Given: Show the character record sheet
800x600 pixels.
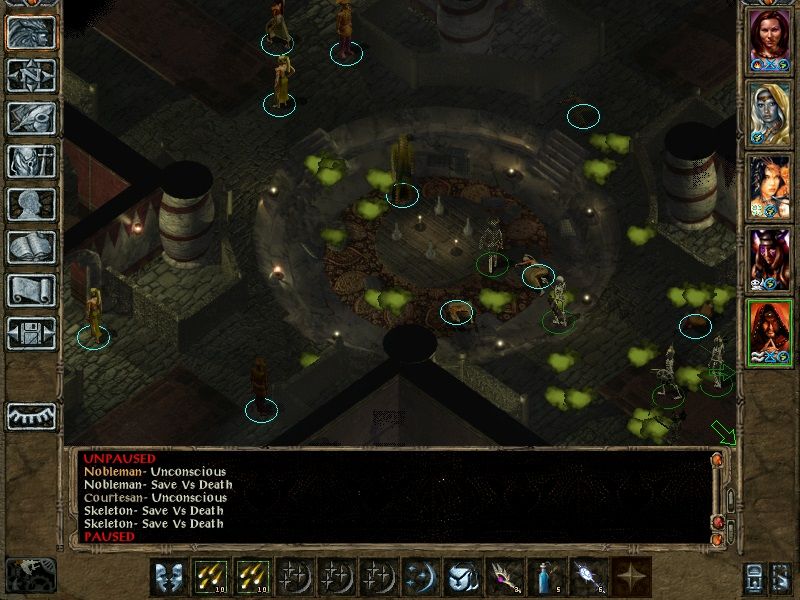Looking at the screenshot, I should pyautogui.click(x=31, y=204).
